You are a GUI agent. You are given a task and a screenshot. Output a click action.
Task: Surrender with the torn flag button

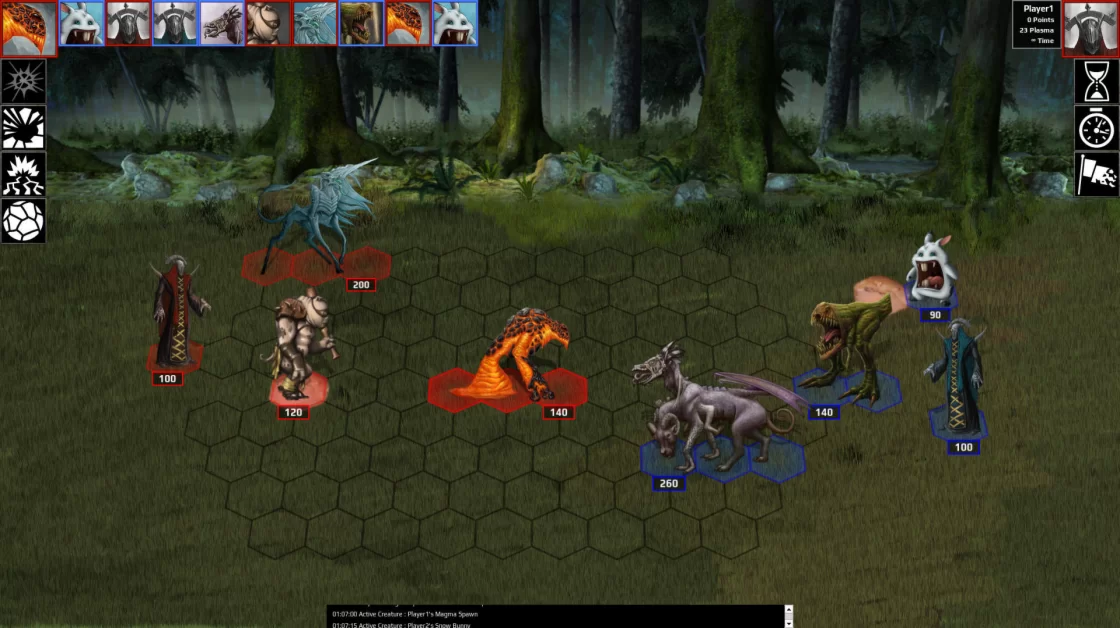(x=1097, y=174)
